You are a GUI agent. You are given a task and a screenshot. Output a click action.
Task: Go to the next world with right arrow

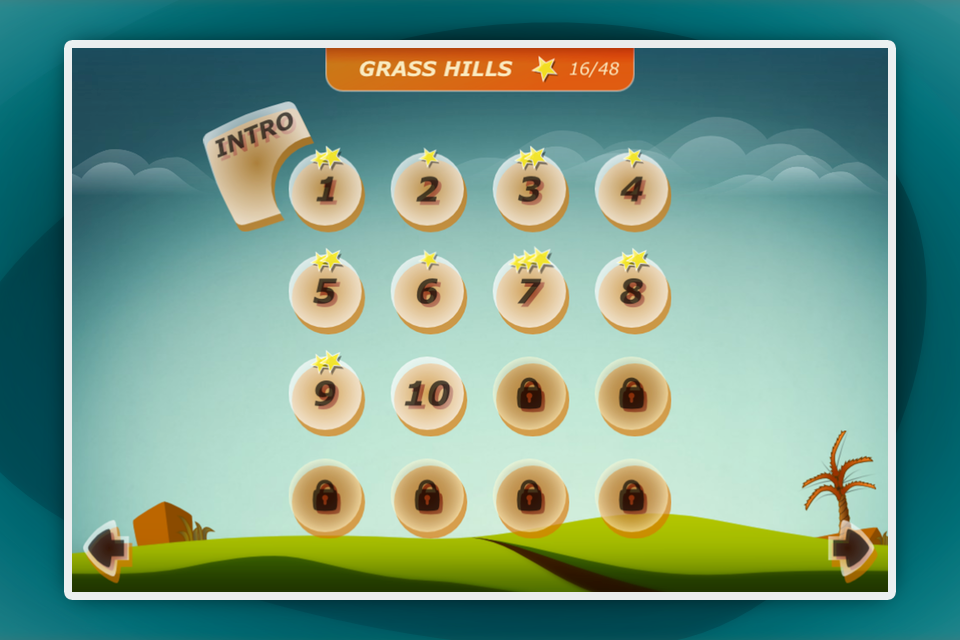[x=851, y=549]
